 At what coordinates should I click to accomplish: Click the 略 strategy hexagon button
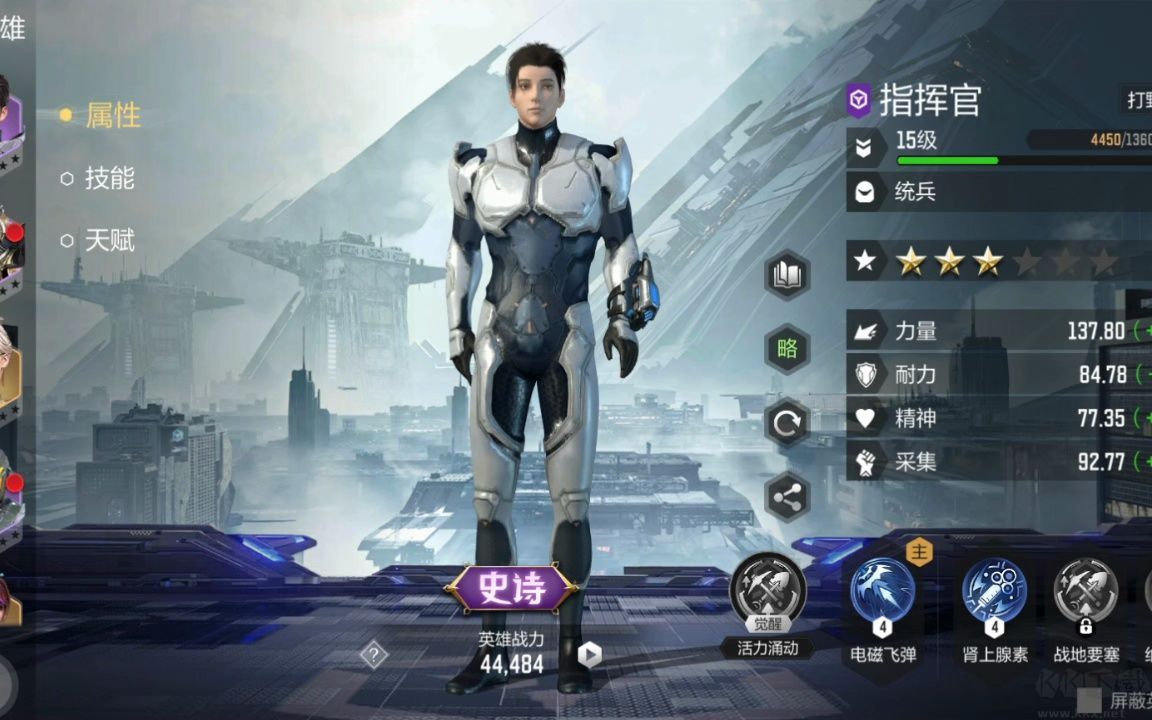pyautogui.click(x=787, y=349)
